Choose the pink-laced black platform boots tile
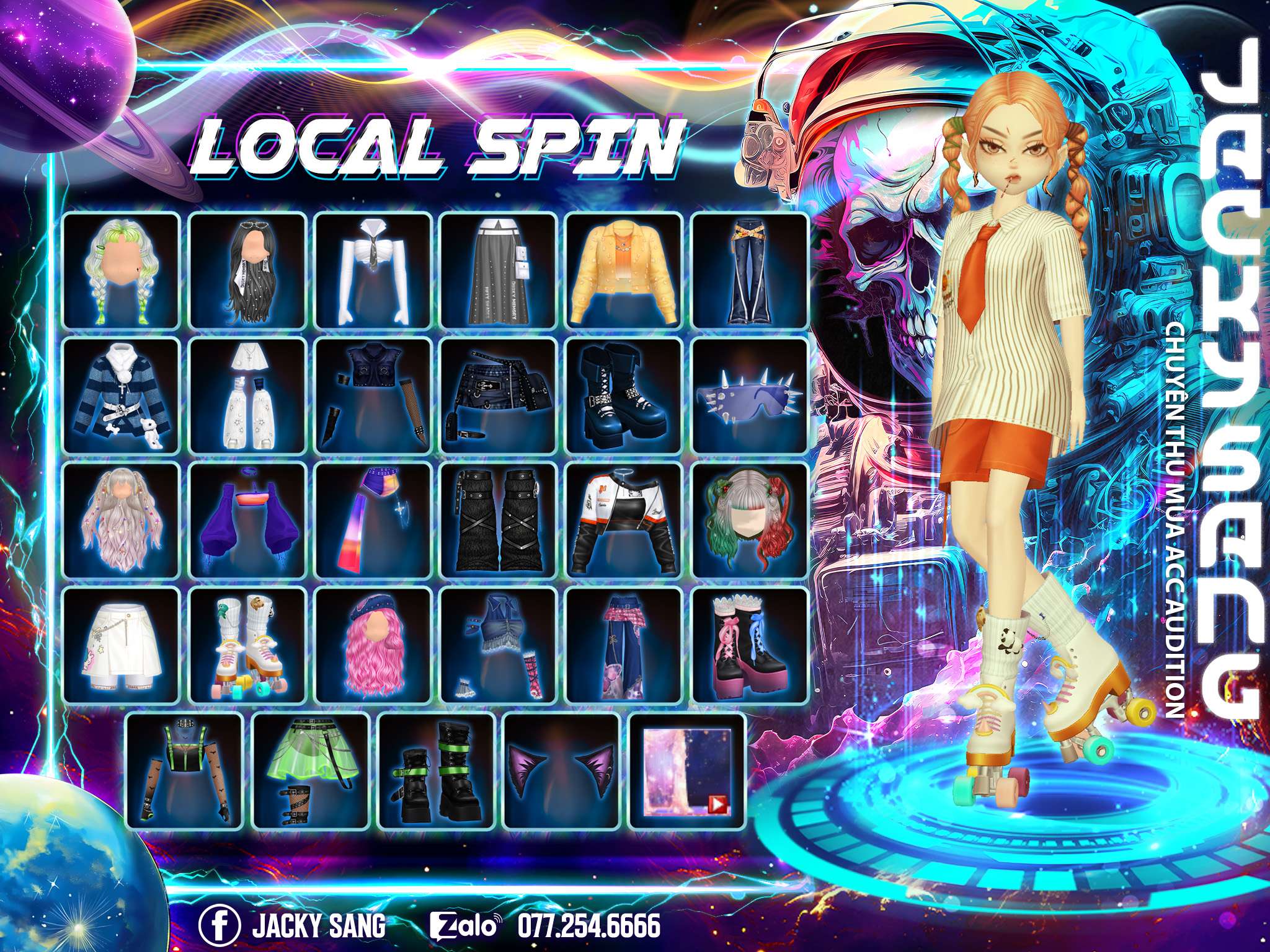The image size is (1270, 952). tap(750, 646)
